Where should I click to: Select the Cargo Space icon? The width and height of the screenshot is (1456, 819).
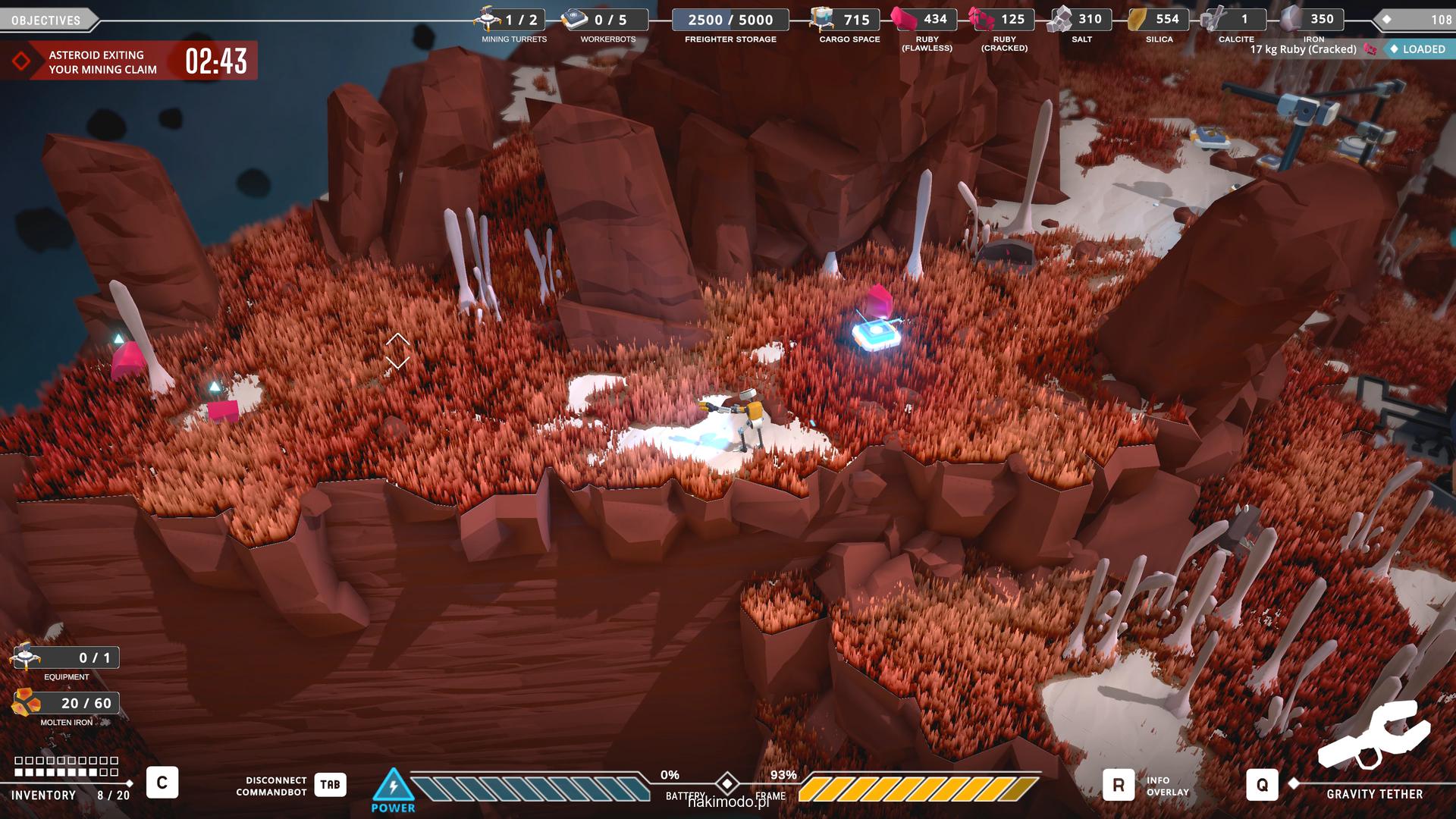(822, 18)
